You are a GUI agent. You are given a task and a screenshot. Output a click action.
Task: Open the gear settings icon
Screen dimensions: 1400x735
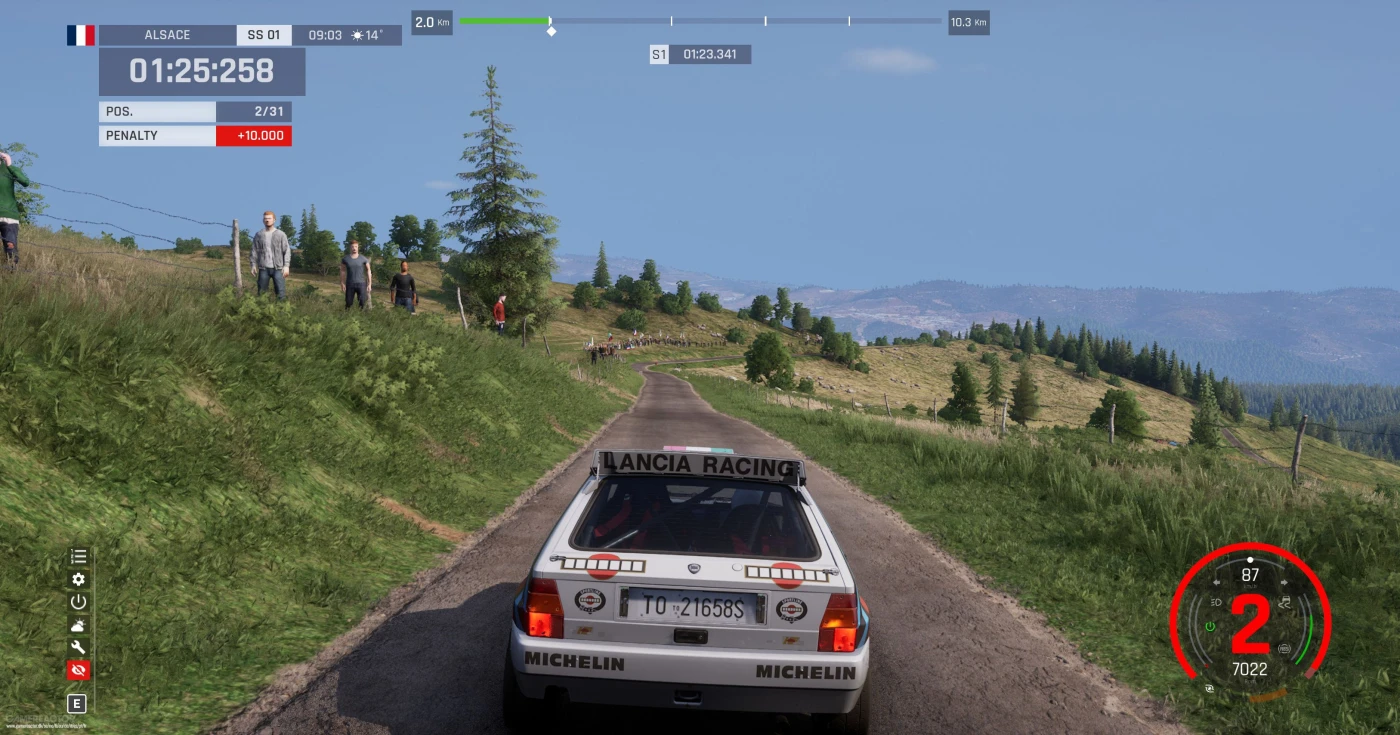(x=78, y=579)
